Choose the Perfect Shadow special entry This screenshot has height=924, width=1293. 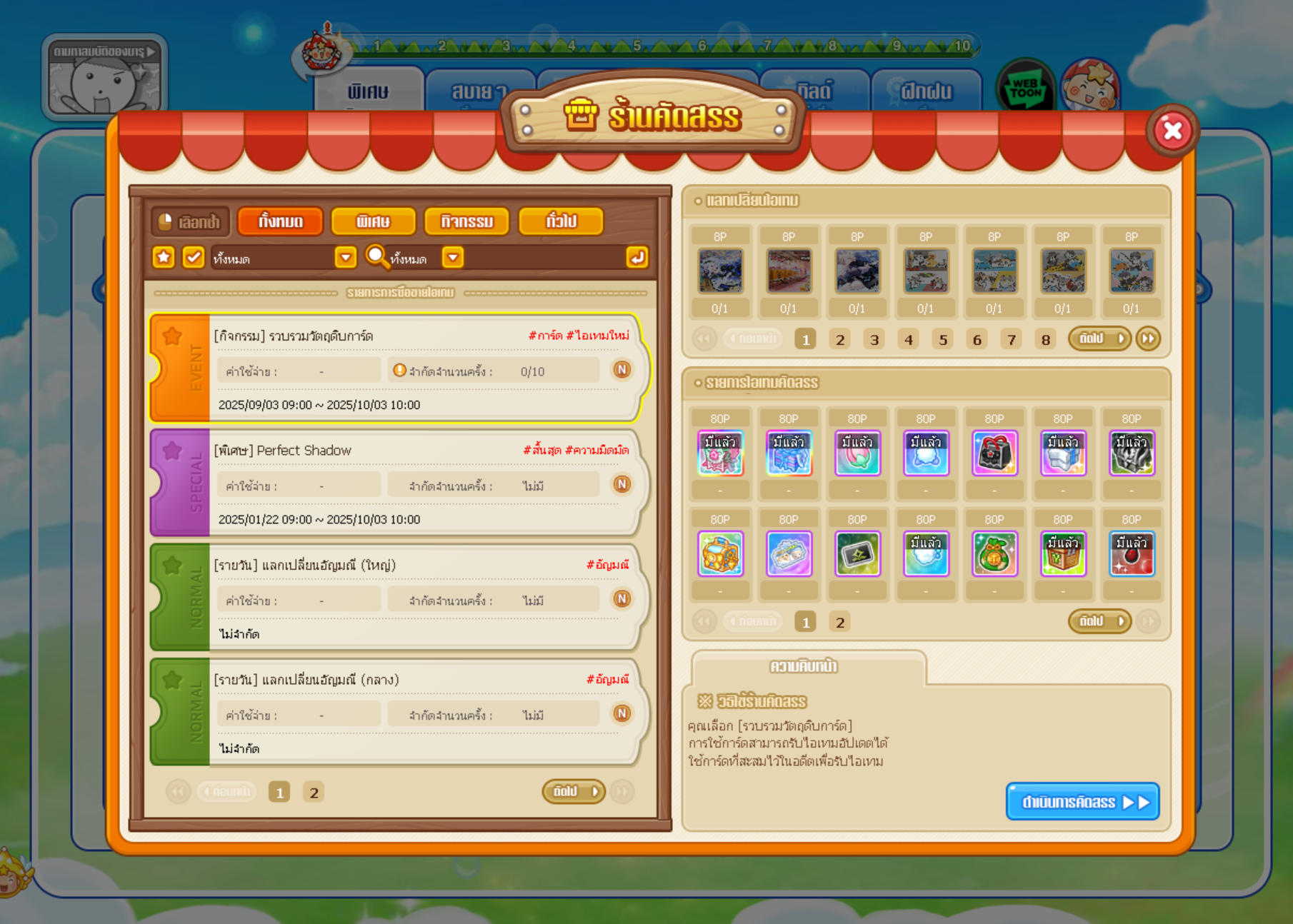(x=400, y=483)
